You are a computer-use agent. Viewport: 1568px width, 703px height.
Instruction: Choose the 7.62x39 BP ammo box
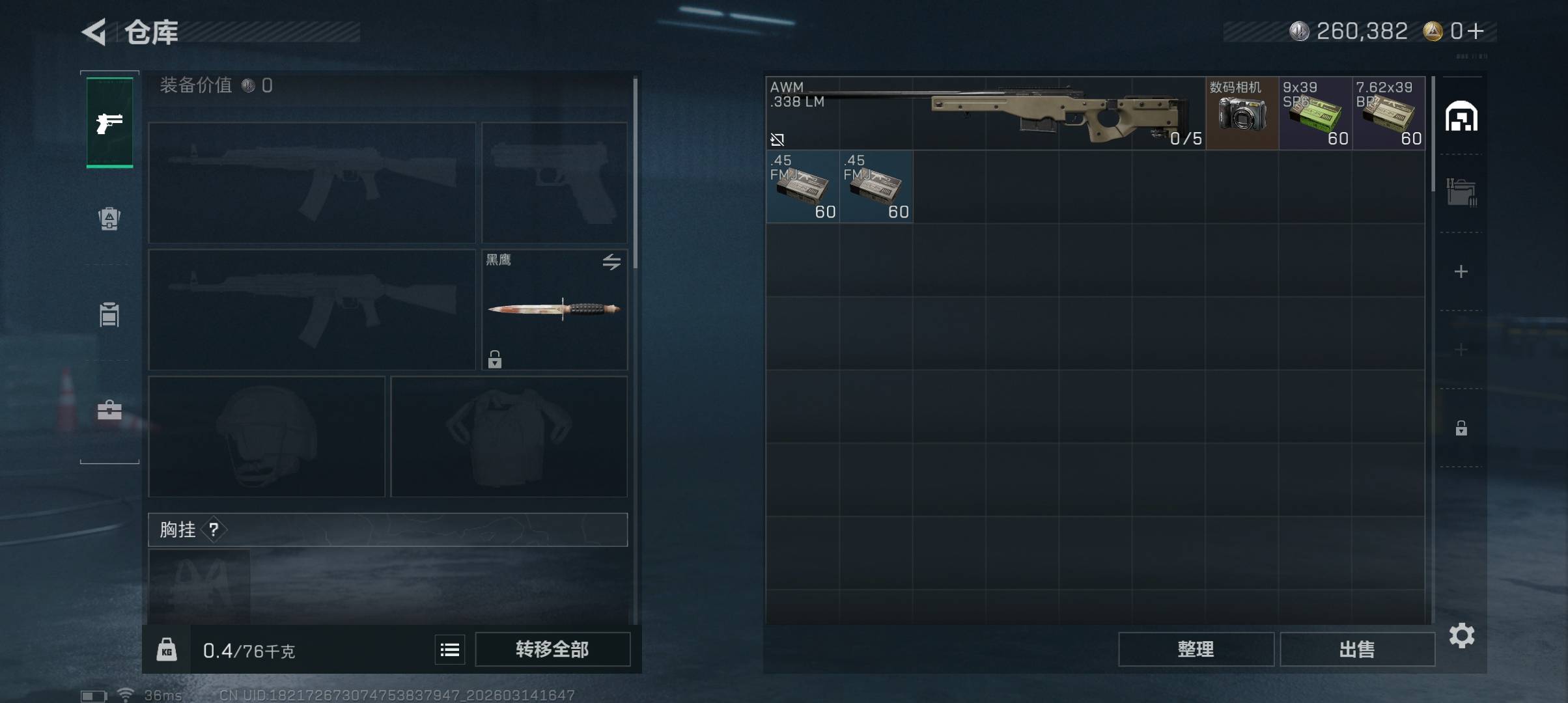(1388, 113)
